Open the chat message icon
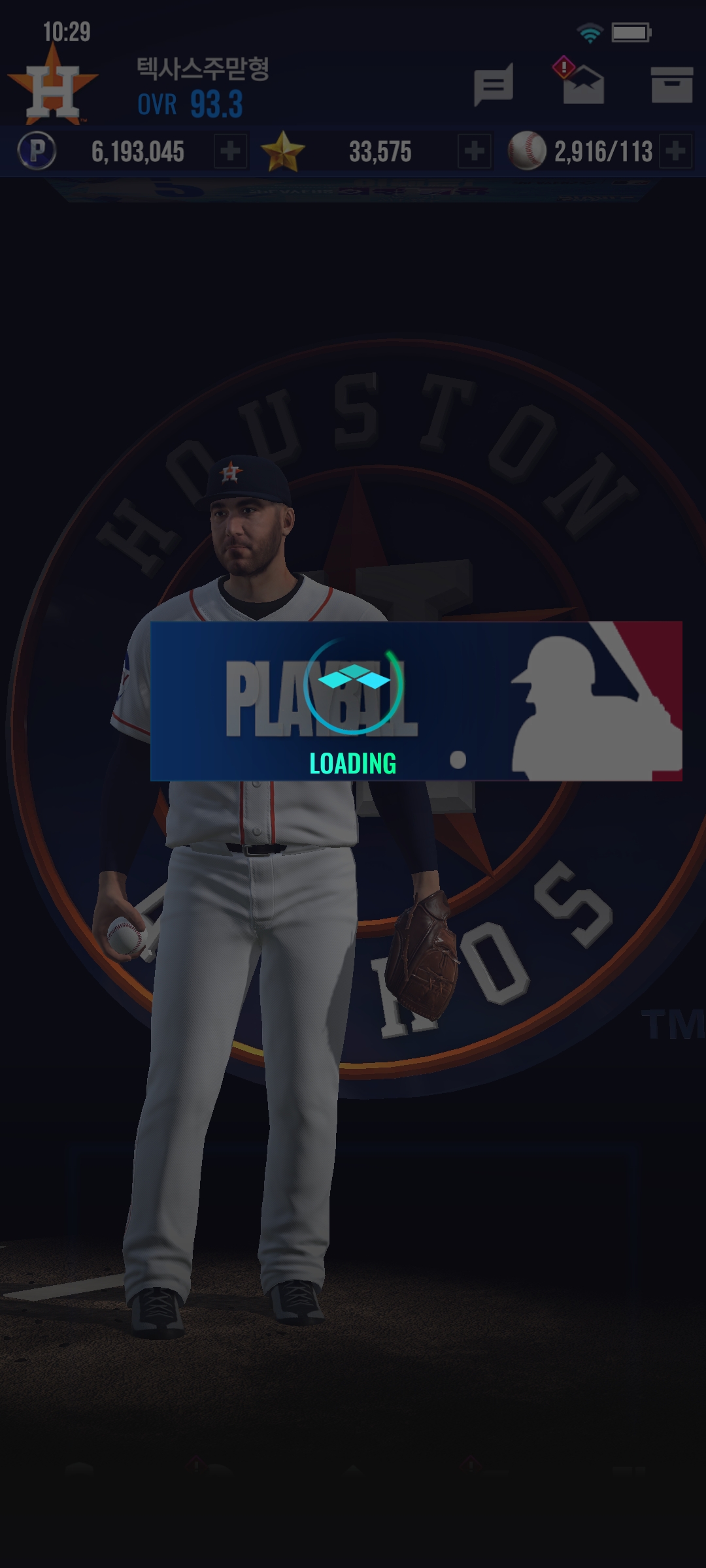This screenshot has width=706, height=1568. [493, 85]
